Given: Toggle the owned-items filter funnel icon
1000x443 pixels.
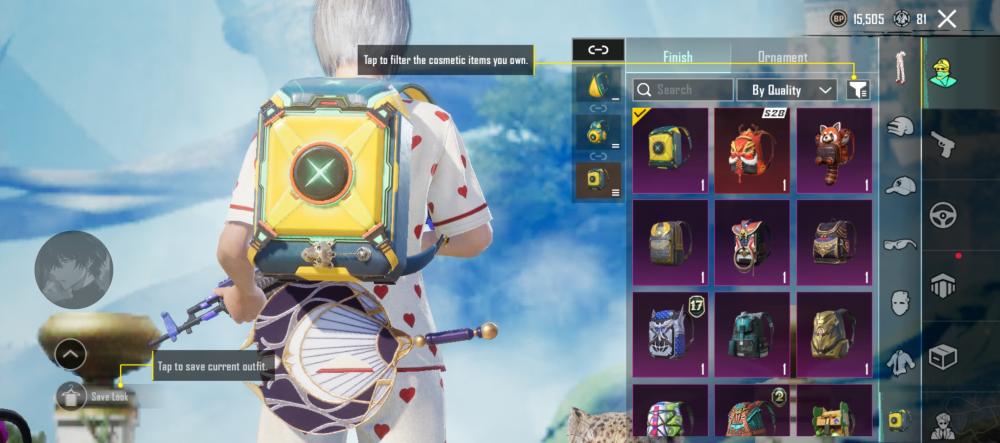Looking at the screenshot, I should (x=858, y=90).
